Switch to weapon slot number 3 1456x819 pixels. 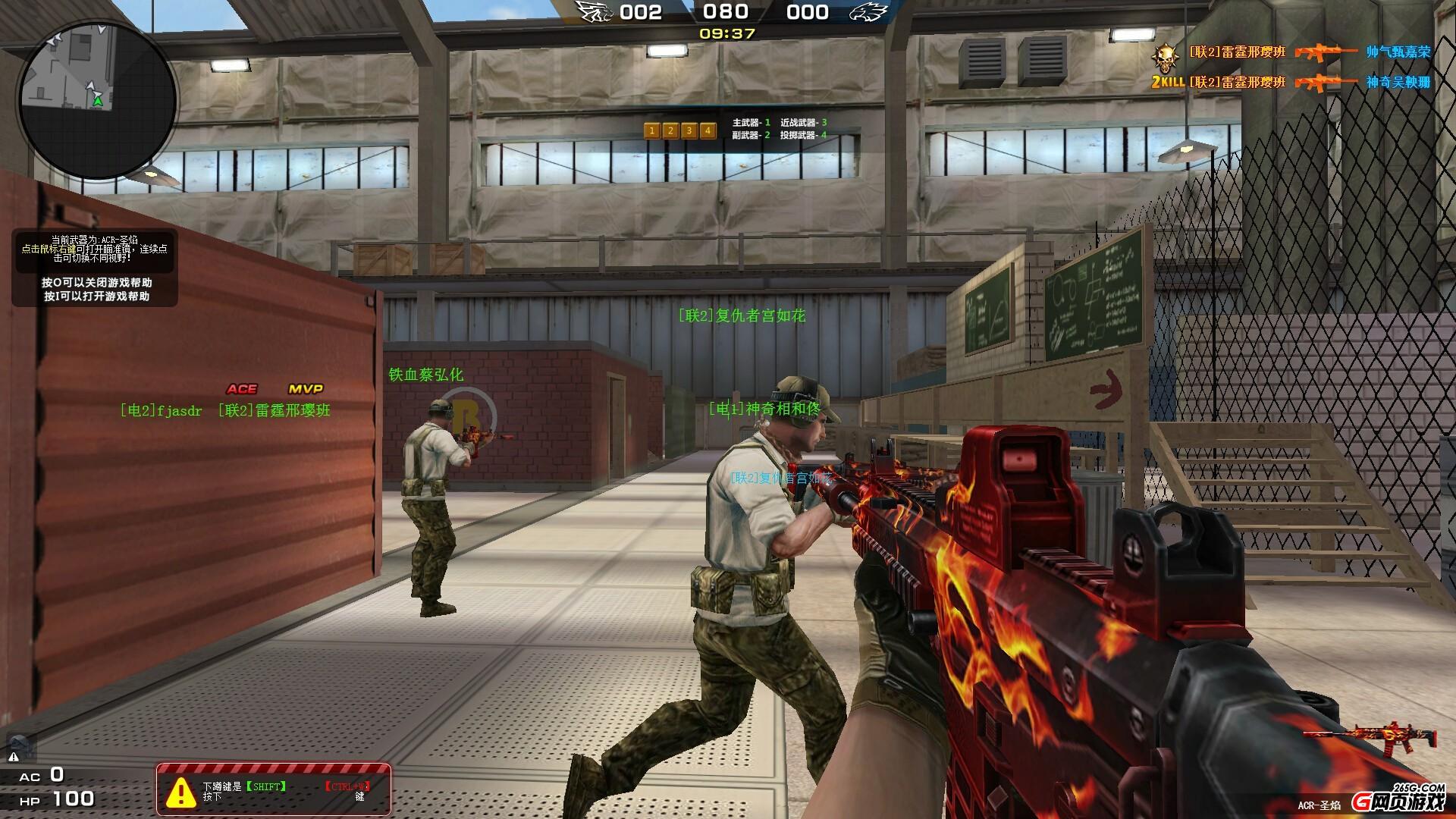[x=689, y=130]
